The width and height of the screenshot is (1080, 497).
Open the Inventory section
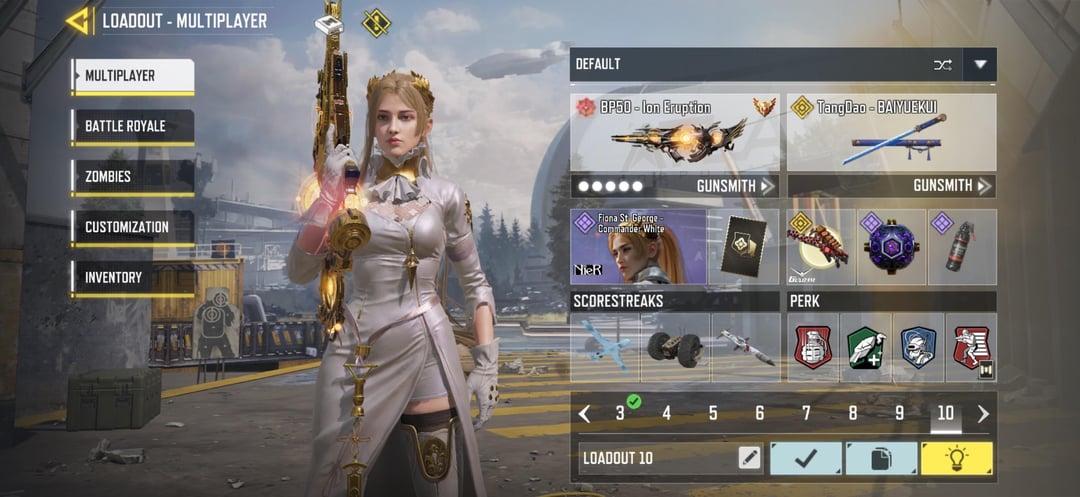coord(132,277)
